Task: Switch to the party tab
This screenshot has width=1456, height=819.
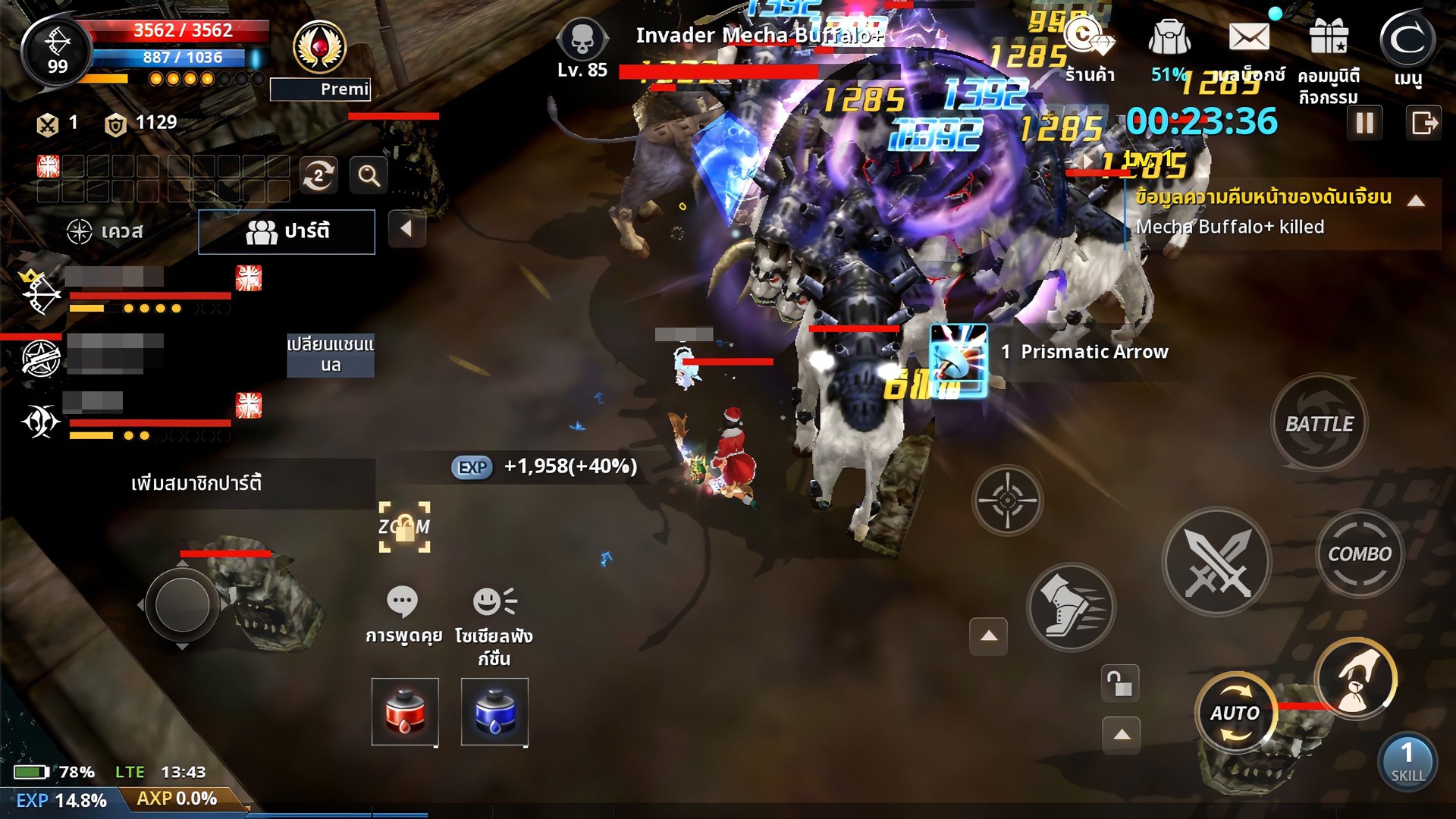Action: click(287, 231)
